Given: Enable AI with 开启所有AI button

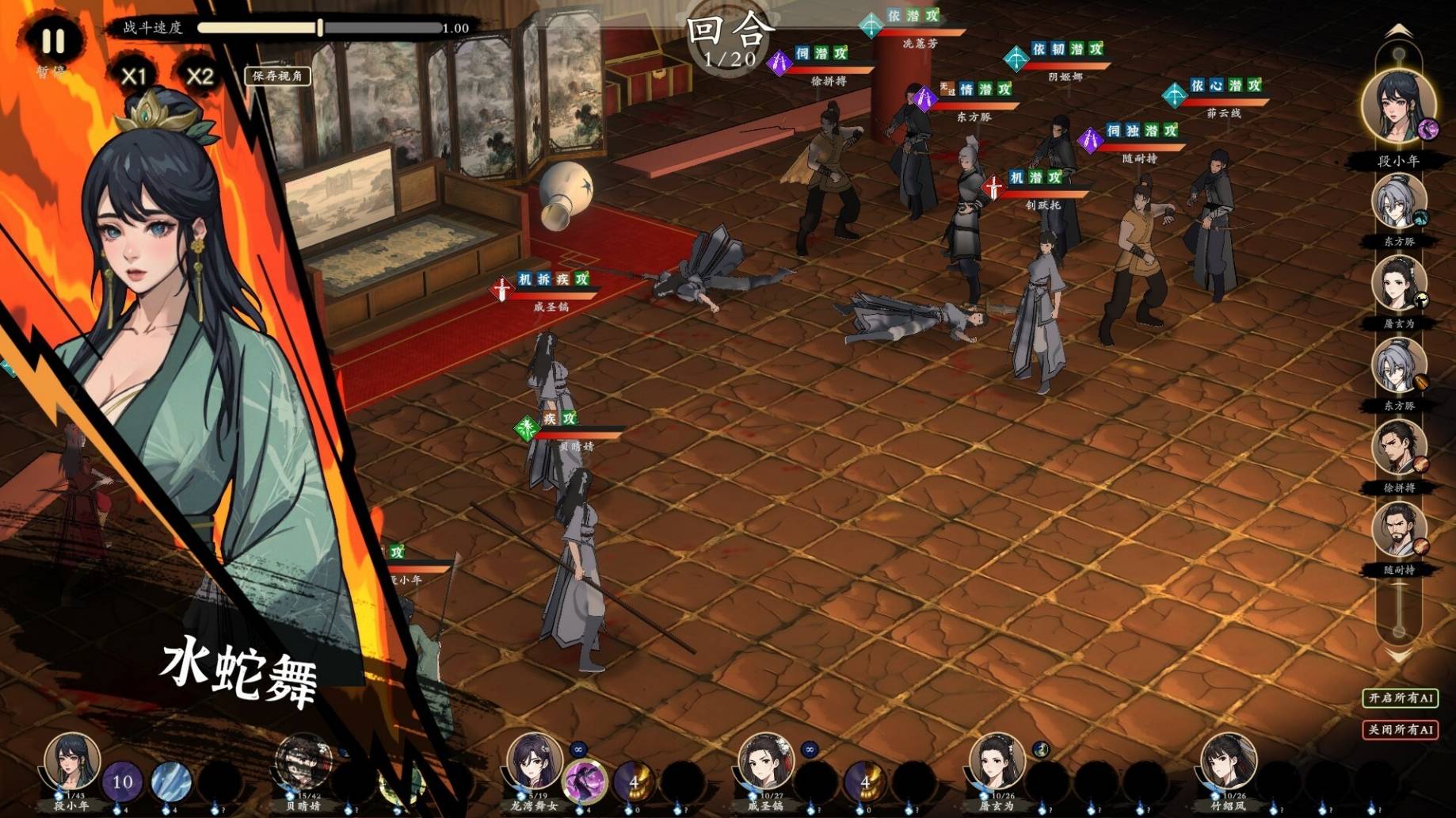Looking at the screenshot, I should [x=1400, y=698].
